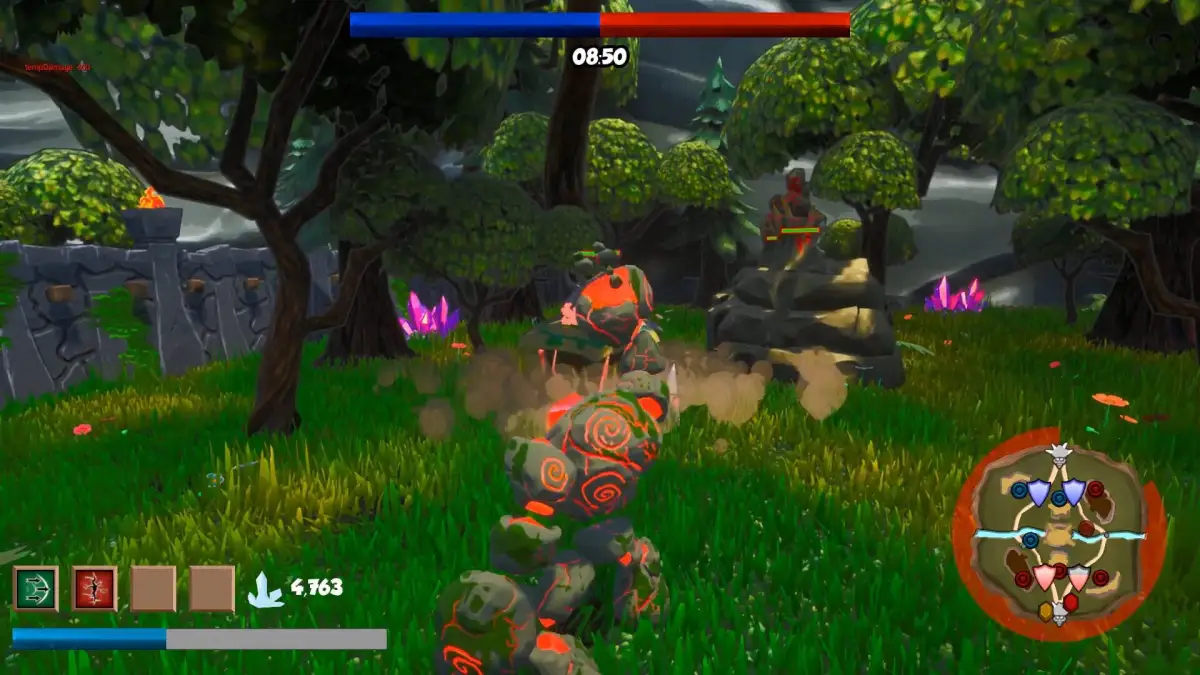Activate the green multi-arrow bow ability
Image resolution: width=1200 pixels, height=675 pixels.
click(35, 588)
